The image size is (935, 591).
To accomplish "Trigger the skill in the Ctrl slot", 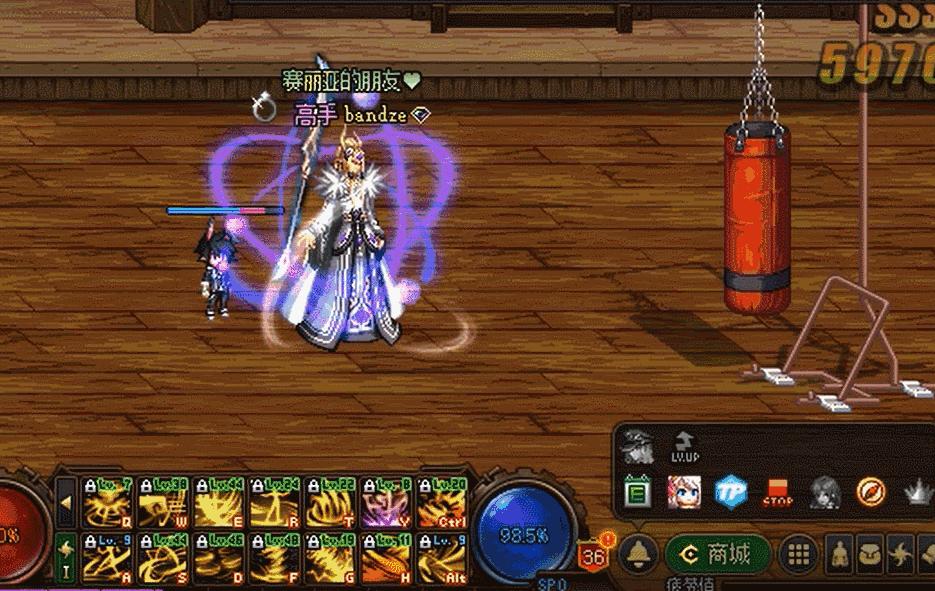I will 443,501.
